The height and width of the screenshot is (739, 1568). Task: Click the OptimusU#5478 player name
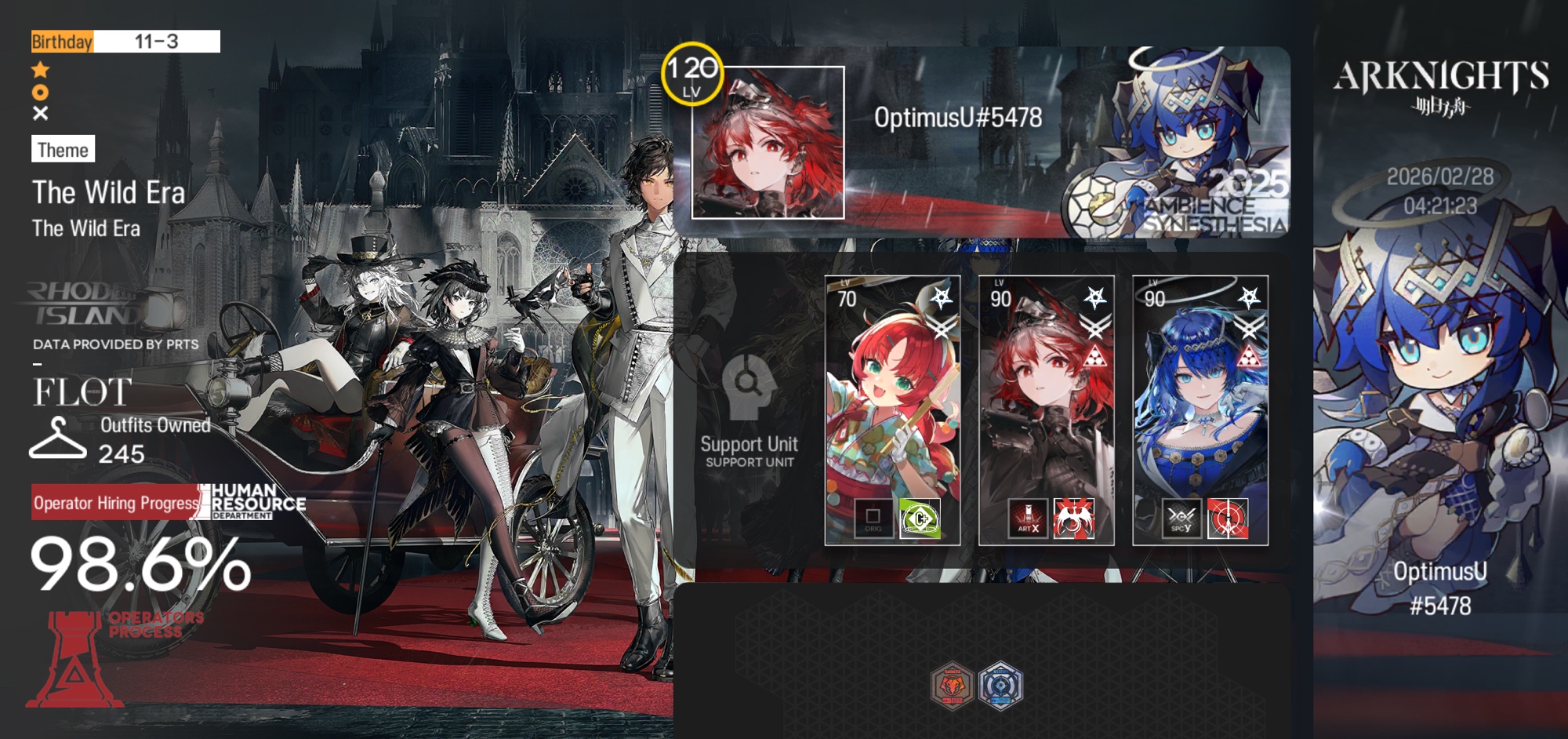click(x=958, y=118)
